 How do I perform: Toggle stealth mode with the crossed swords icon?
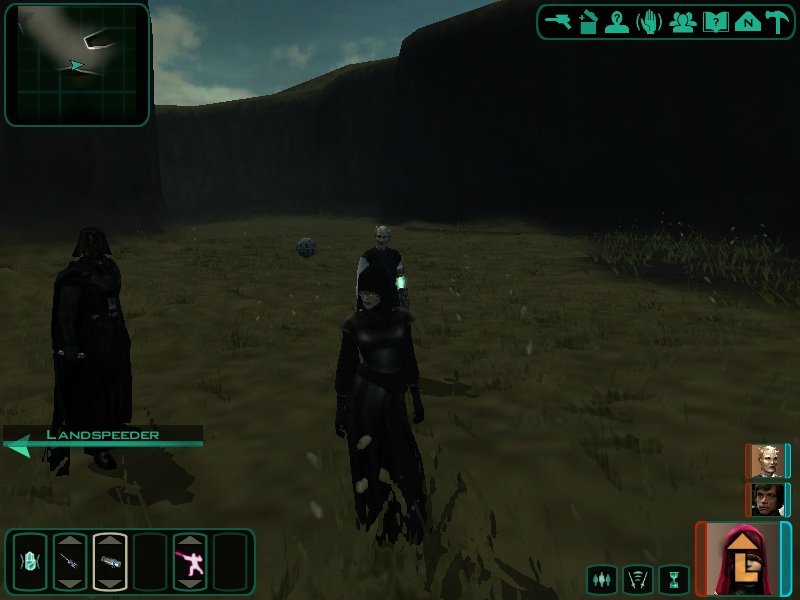(638, 579)
